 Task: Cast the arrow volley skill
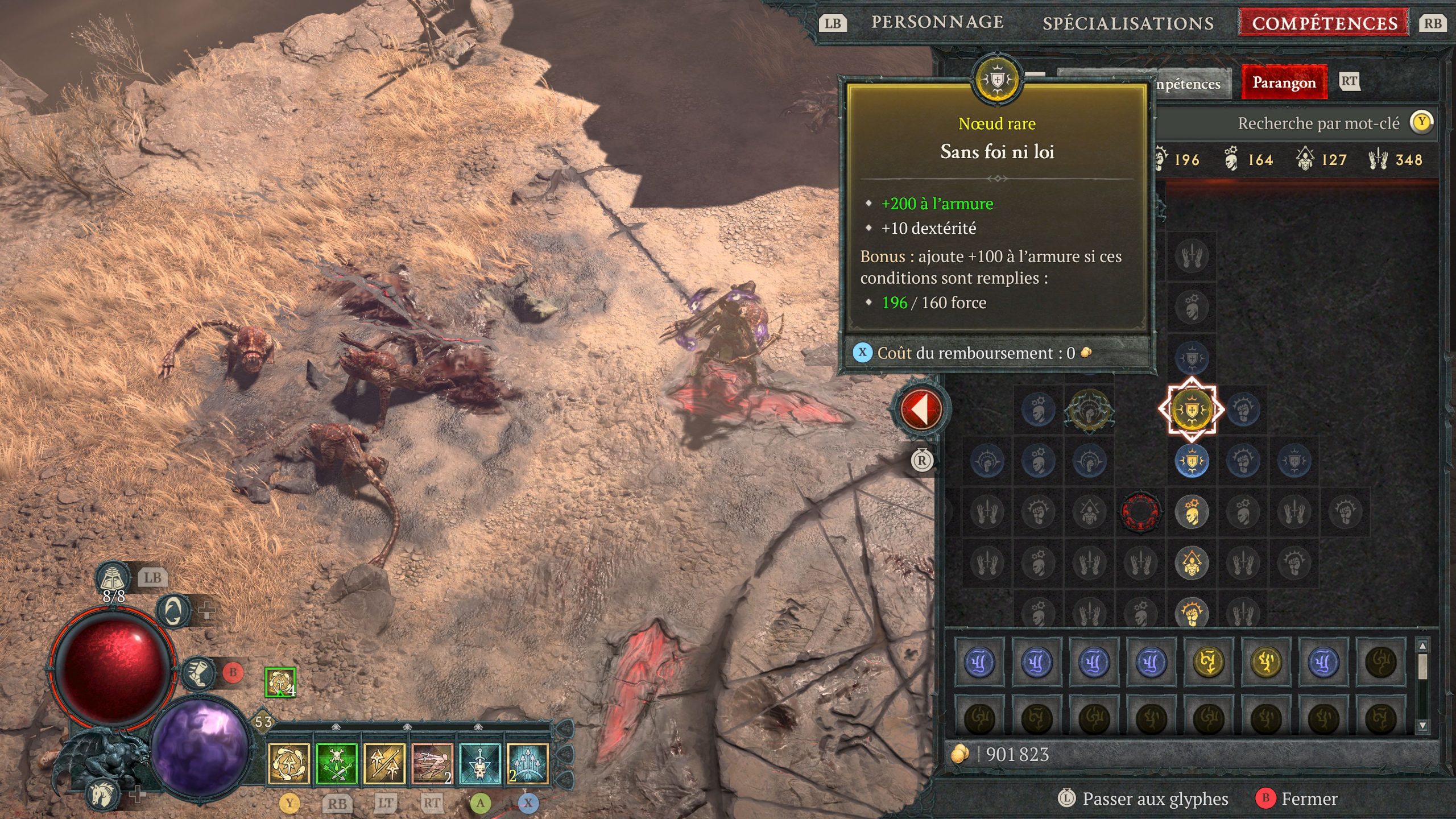pyautogui.click(x=527, y=763)
